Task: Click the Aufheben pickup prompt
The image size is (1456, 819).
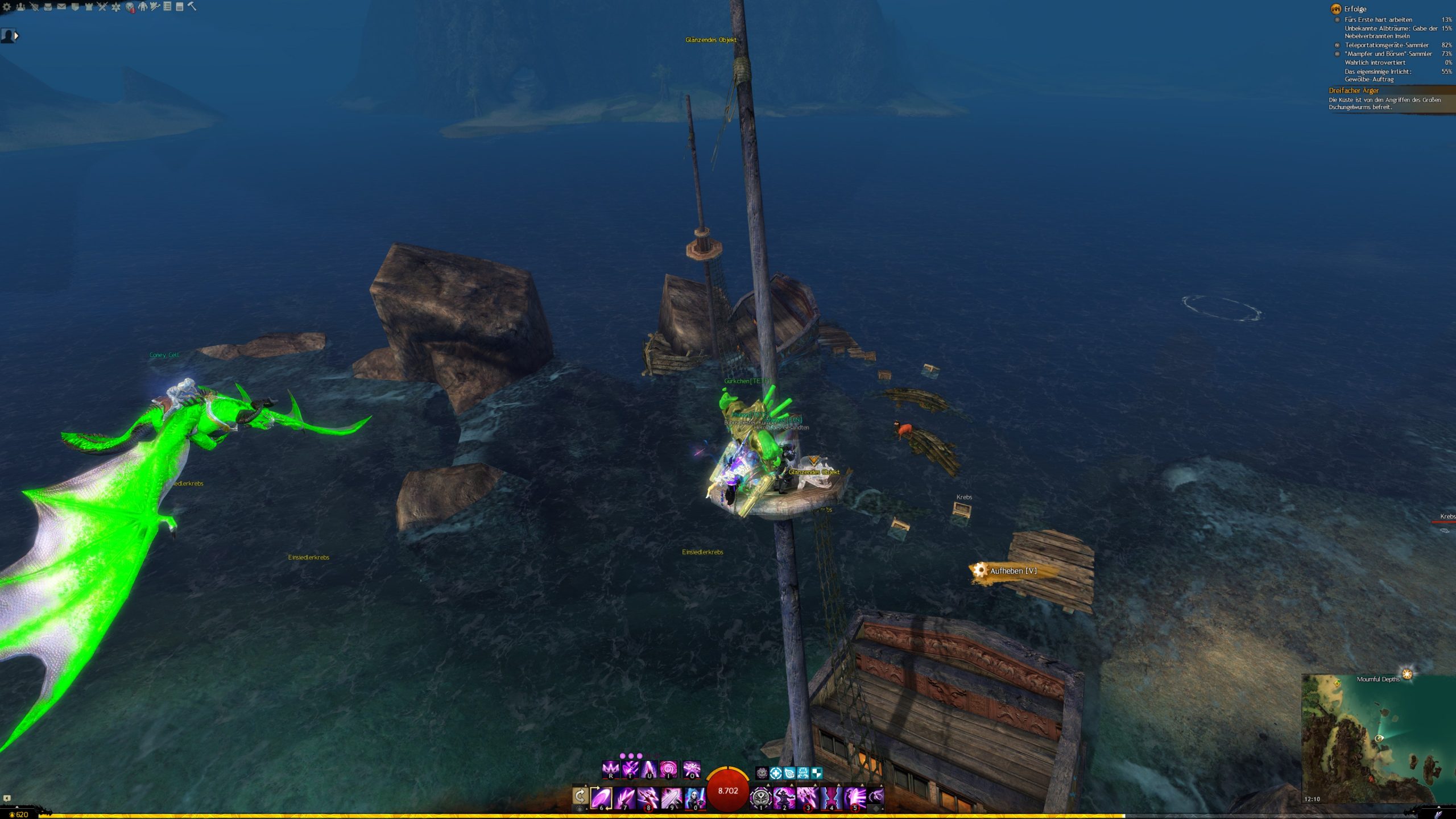Action: (x=1012, y=570)
